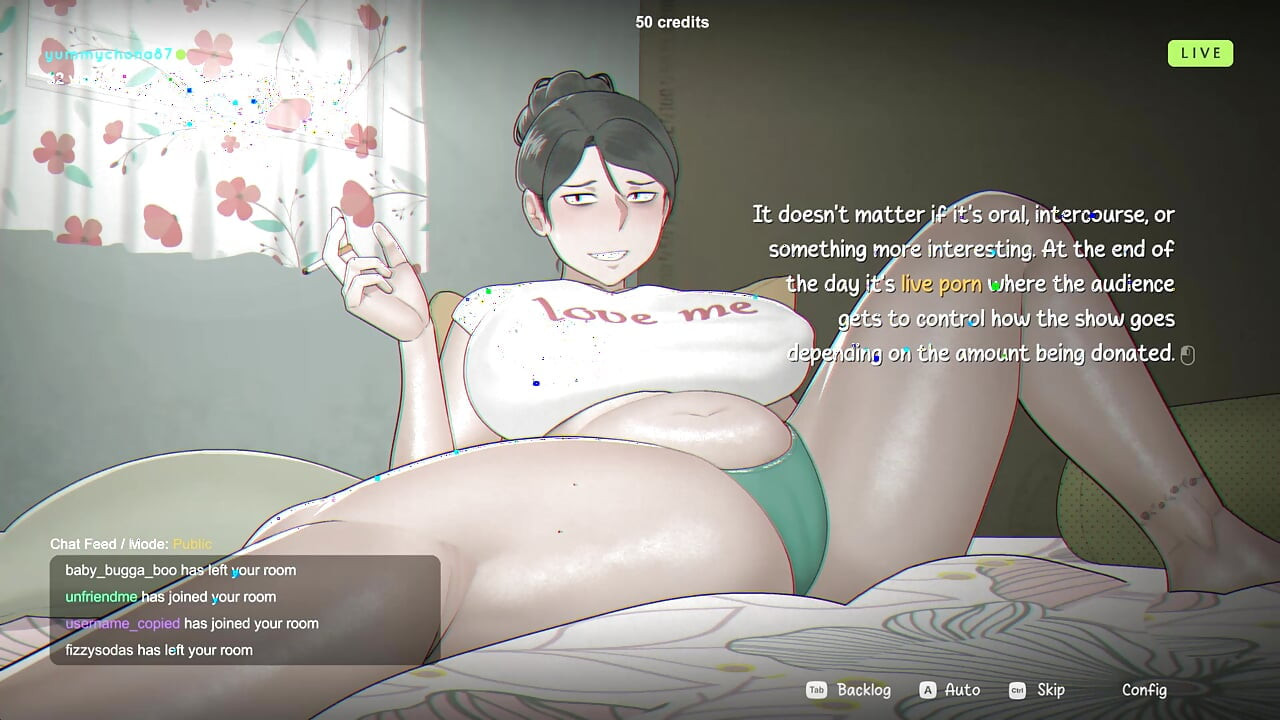Open the Config menu
The image size is (1280, 720).
(x=1143, y=690)
